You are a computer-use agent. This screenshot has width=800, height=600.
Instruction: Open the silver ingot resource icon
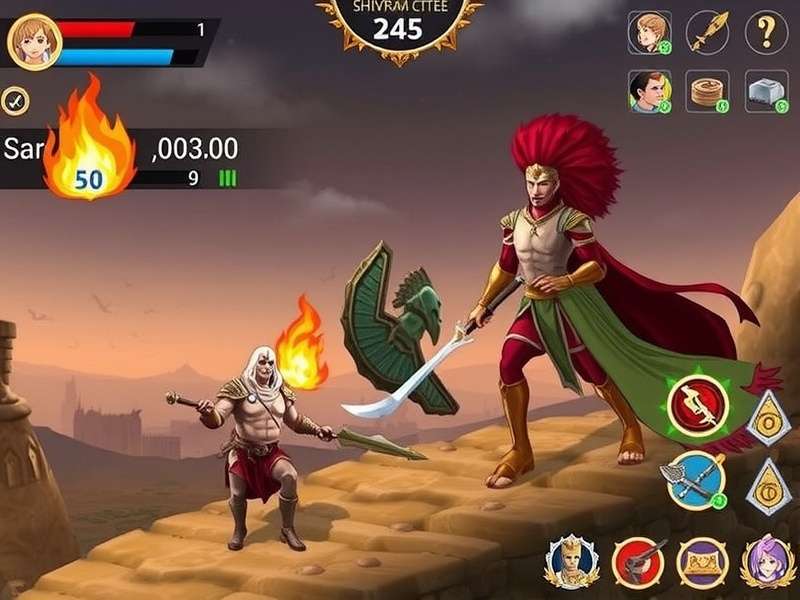(x=766, y=91)
